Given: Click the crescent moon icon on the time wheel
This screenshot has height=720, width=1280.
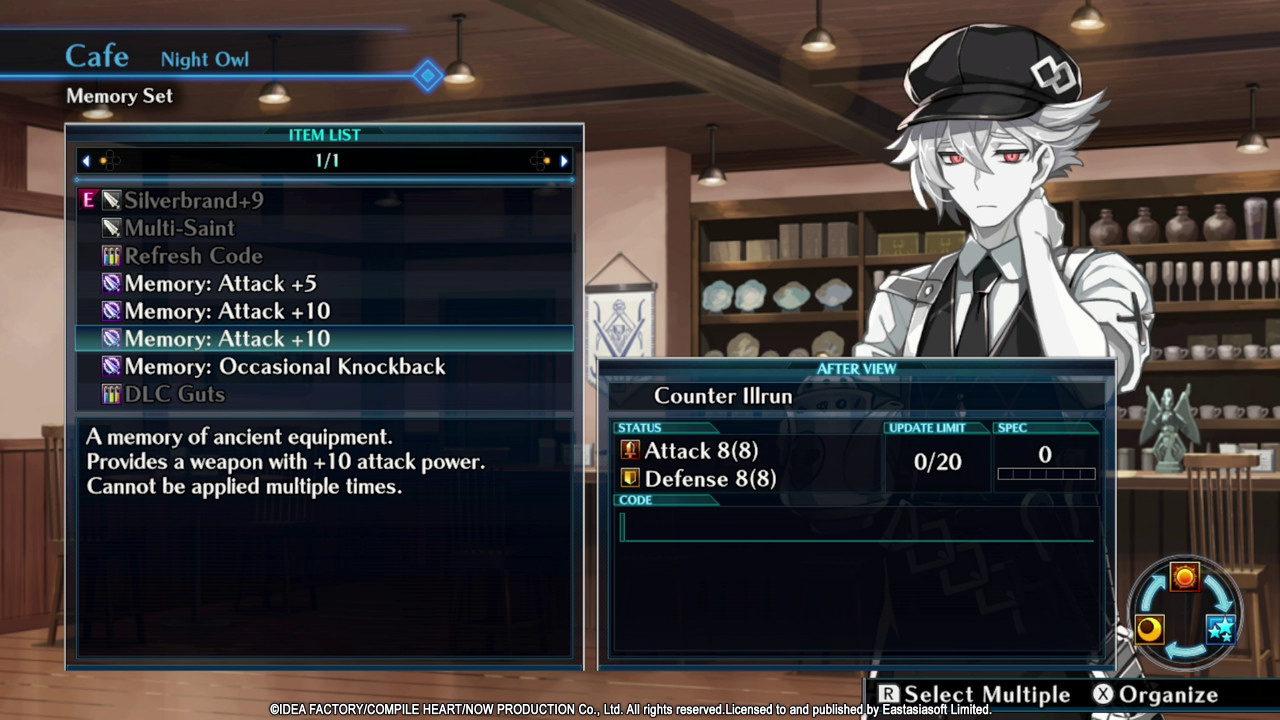Looking at the screenshot, I should click(x=1150, y=629).
